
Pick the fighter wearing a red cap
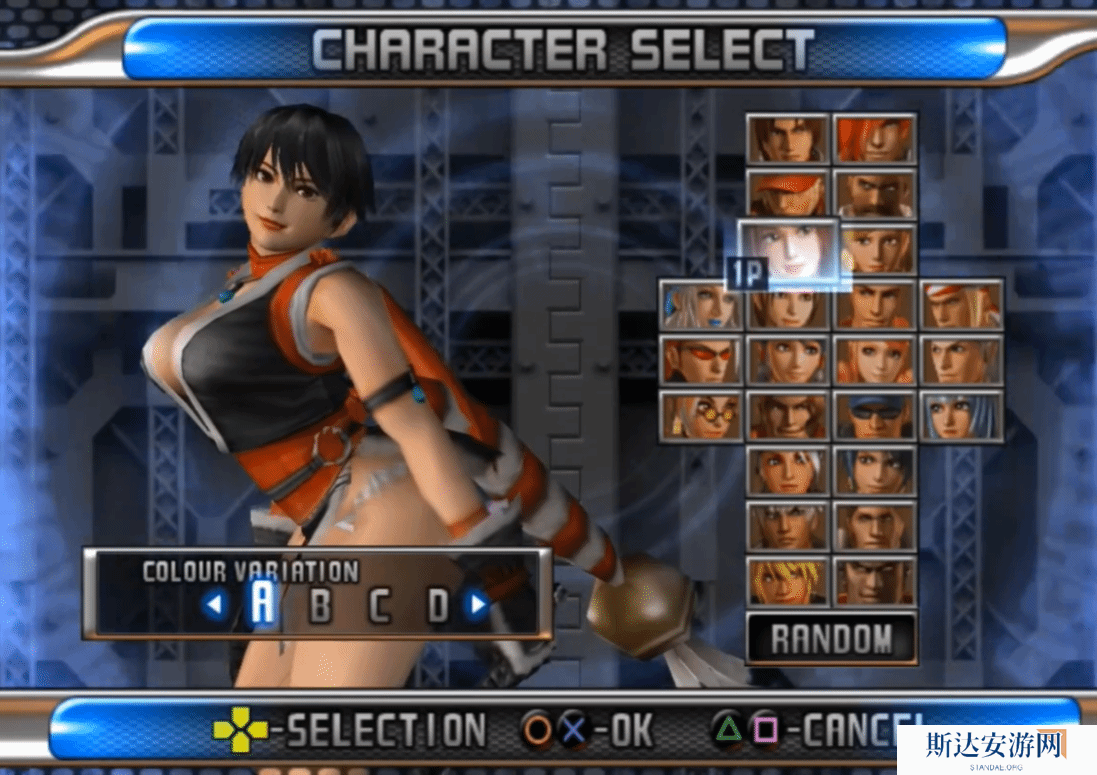pos(788,195)
